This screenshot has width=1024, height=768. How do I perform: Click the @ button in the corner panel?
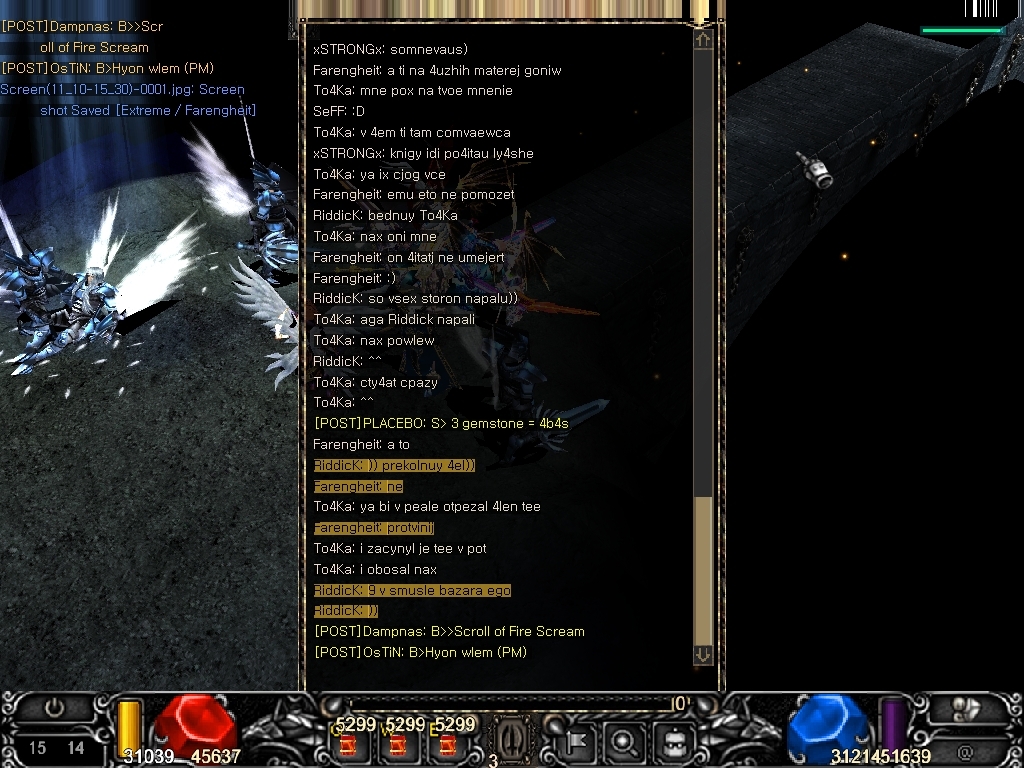pos(964,750)
